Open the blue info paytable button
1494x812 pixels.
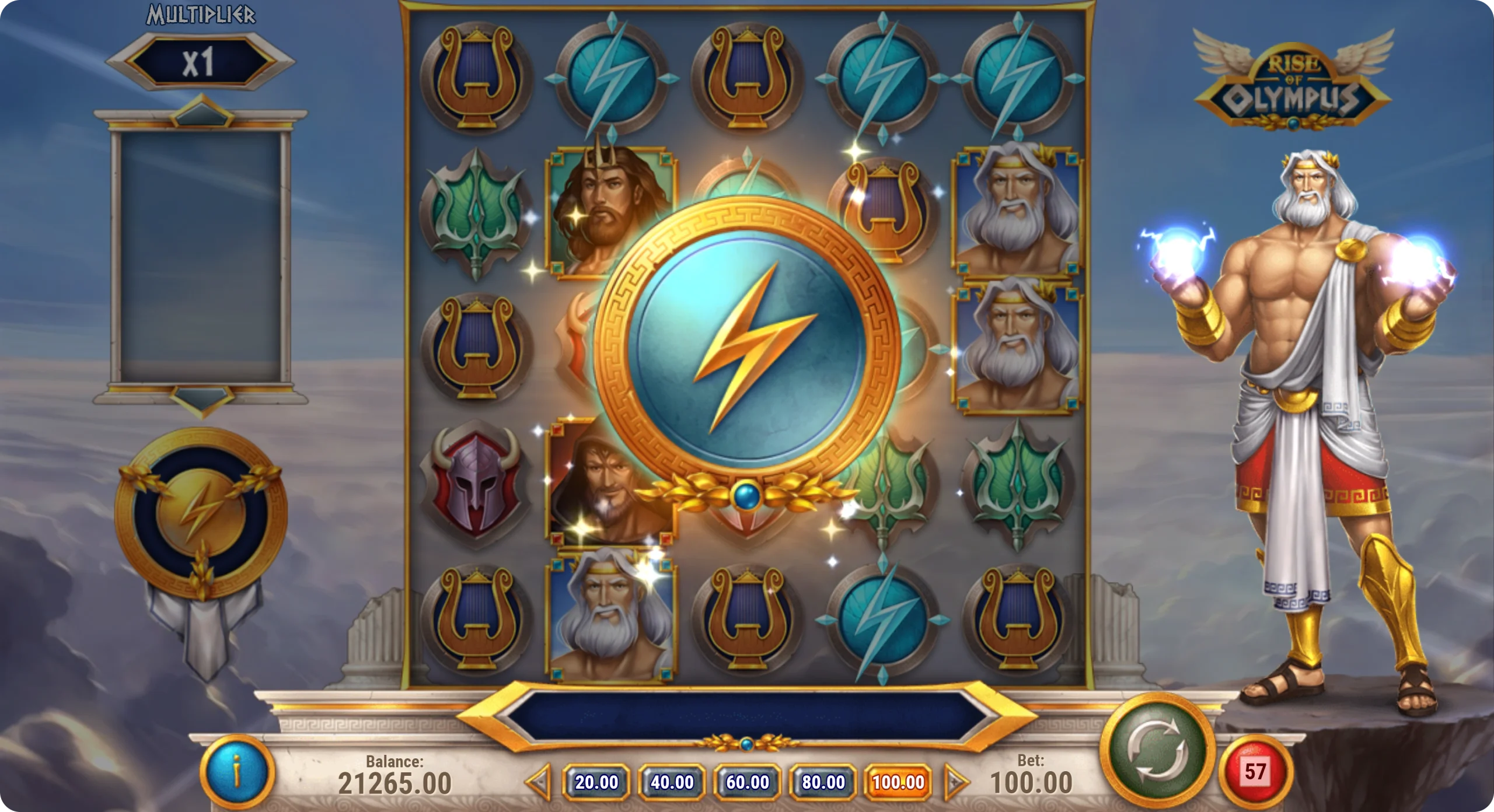click(238, 772)
